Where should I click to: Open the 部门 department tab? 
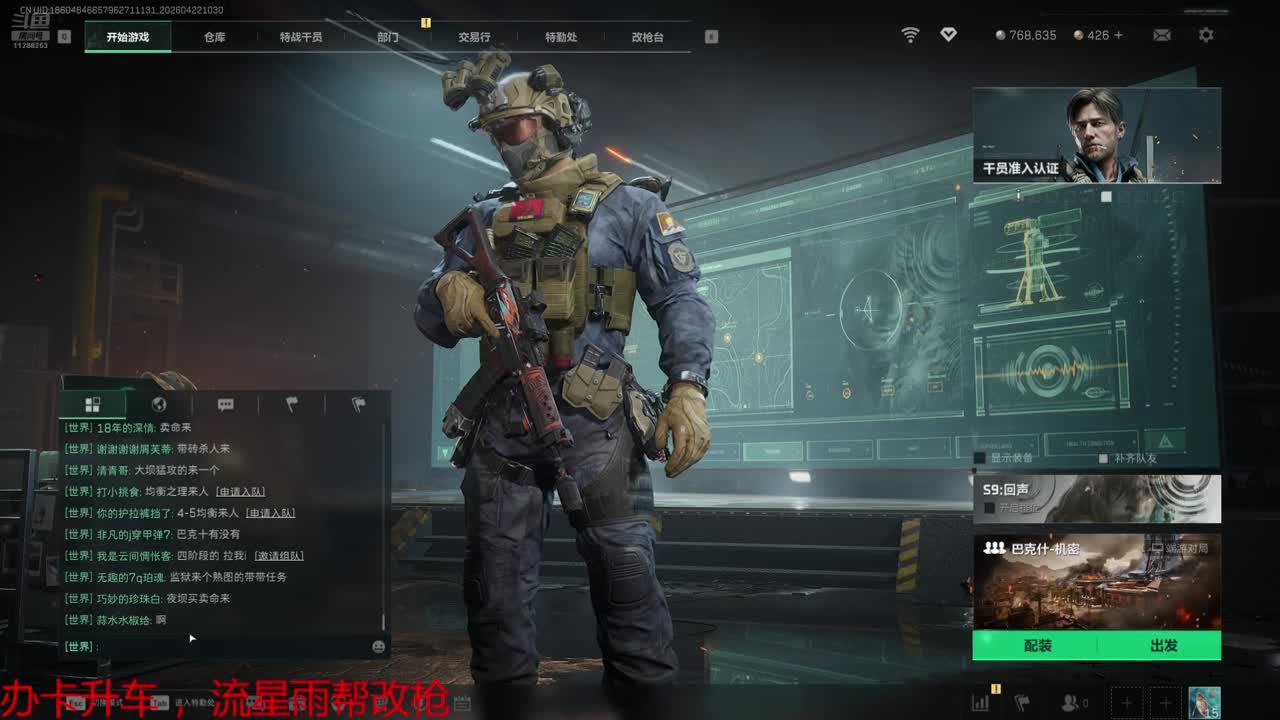388,37
